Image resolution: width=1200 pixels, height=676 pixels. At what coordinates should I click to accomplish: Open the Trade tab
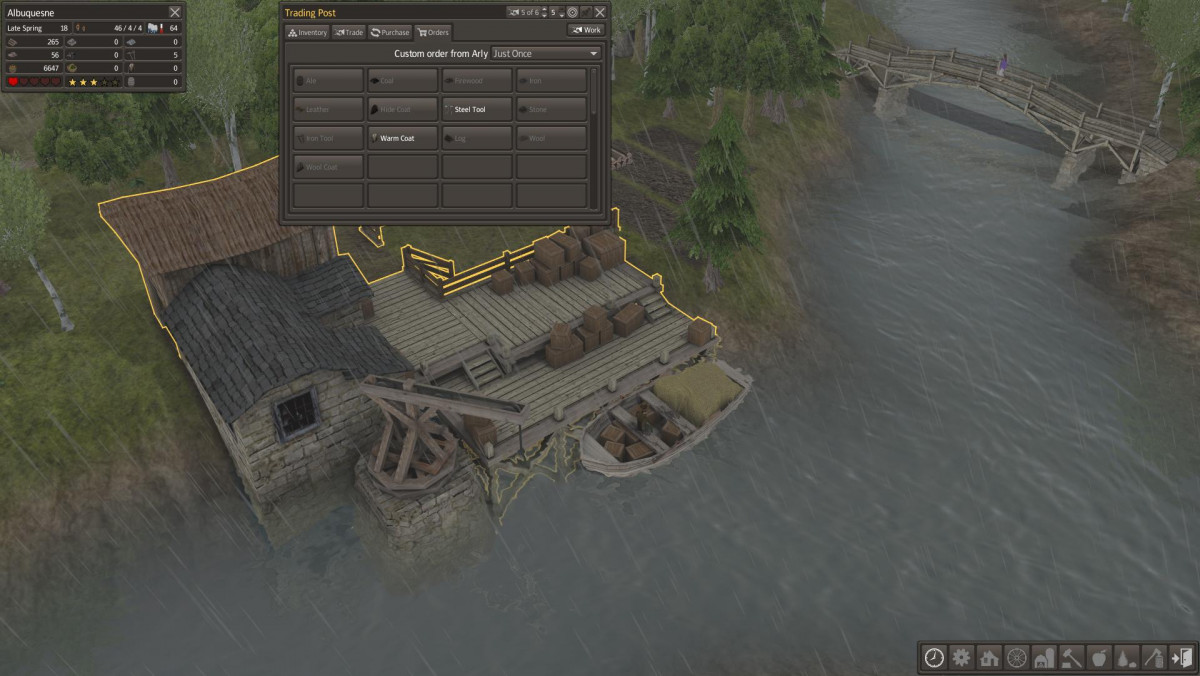(348, 32)
